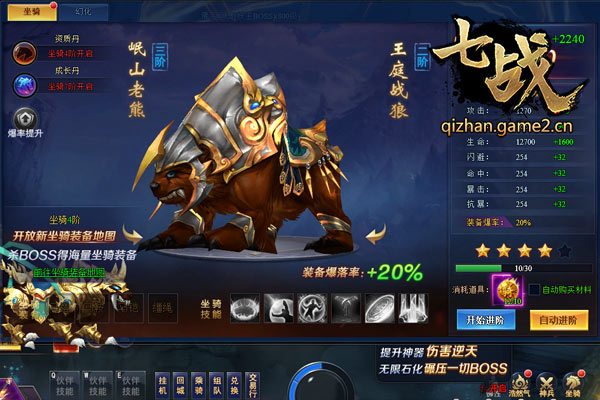Image resolution: width=600 pixels, height=400 pixels.
Task: Select the first ring-shaped mount skill
Action: pyautogui.click(x=245, y=307)
